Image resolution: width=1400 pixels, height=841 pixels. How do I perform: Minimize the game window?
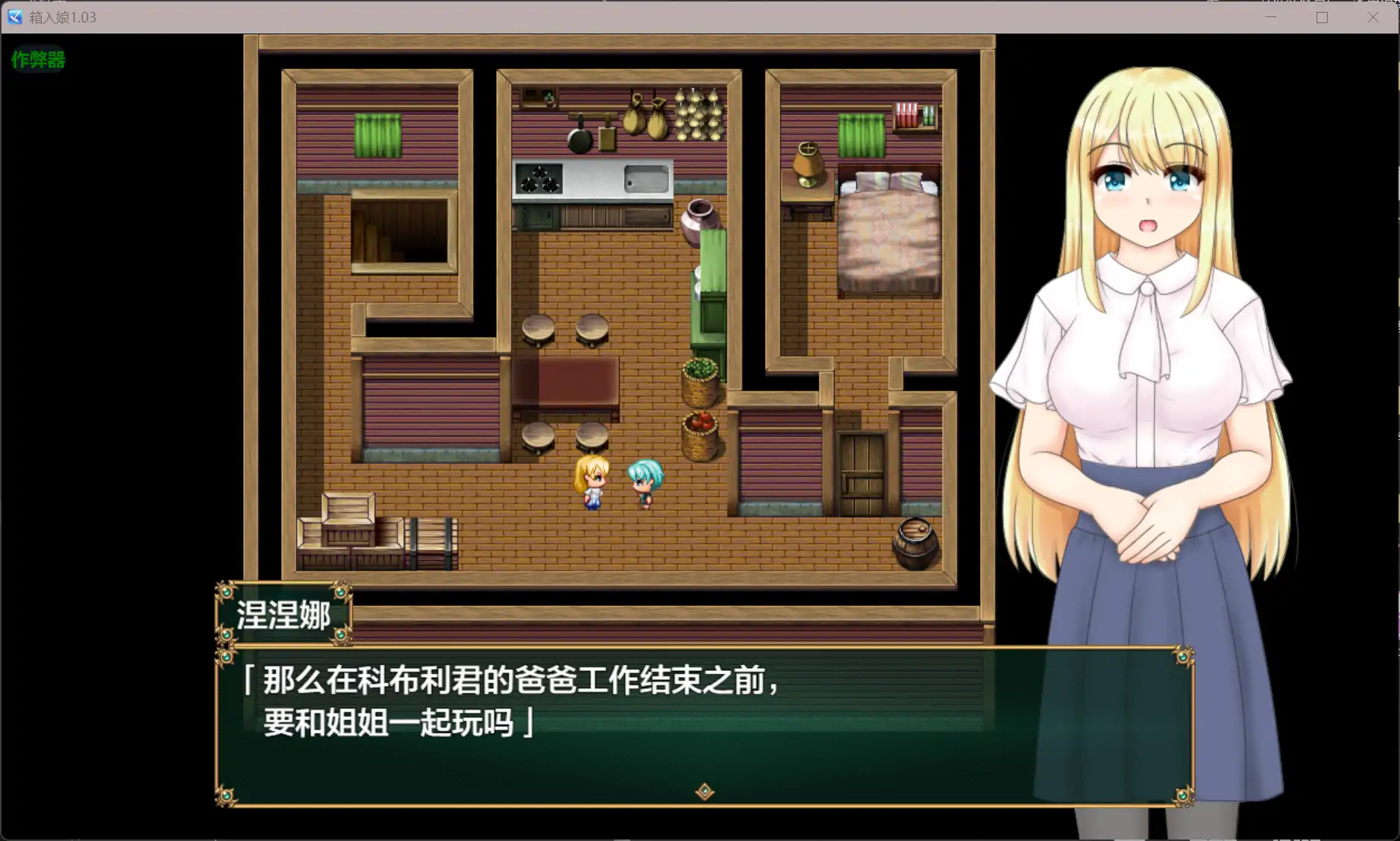click(1271, 16)
